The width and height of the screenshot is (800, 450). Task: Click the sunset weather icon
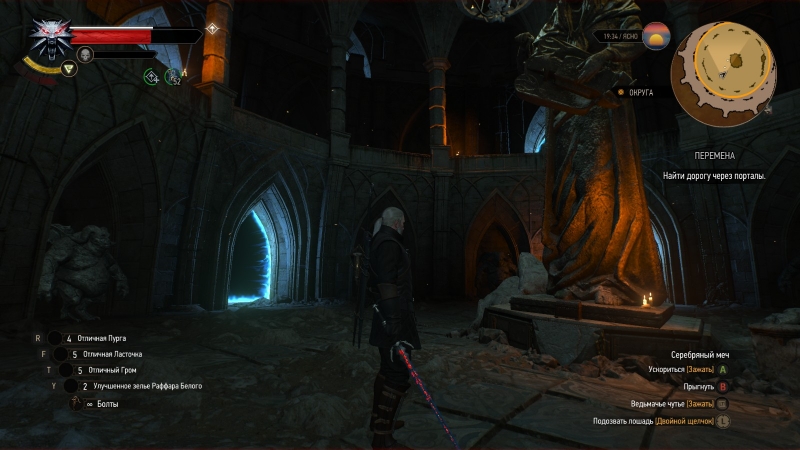(657, 36)
